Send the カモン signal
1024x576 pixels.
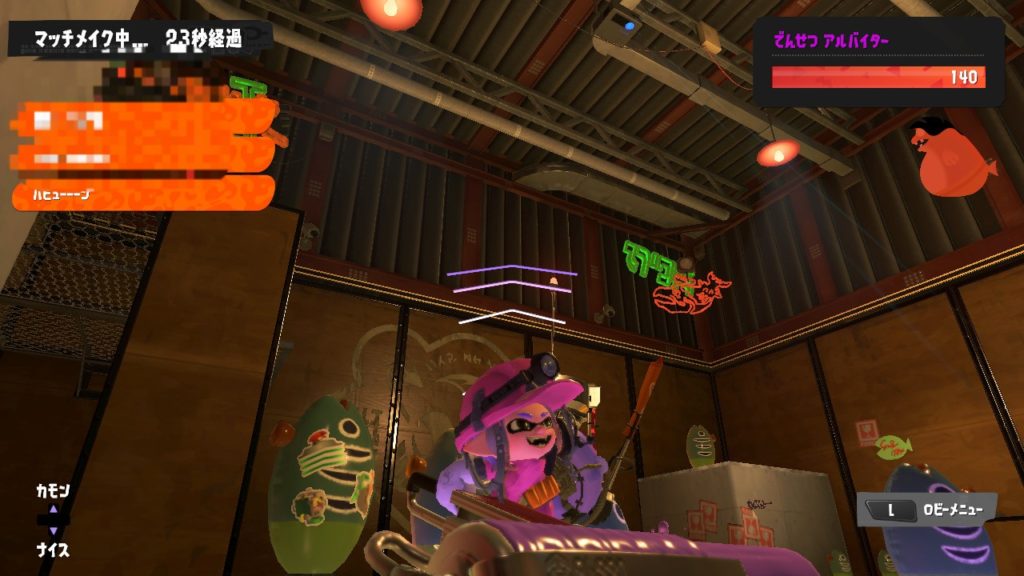[53, 491]
